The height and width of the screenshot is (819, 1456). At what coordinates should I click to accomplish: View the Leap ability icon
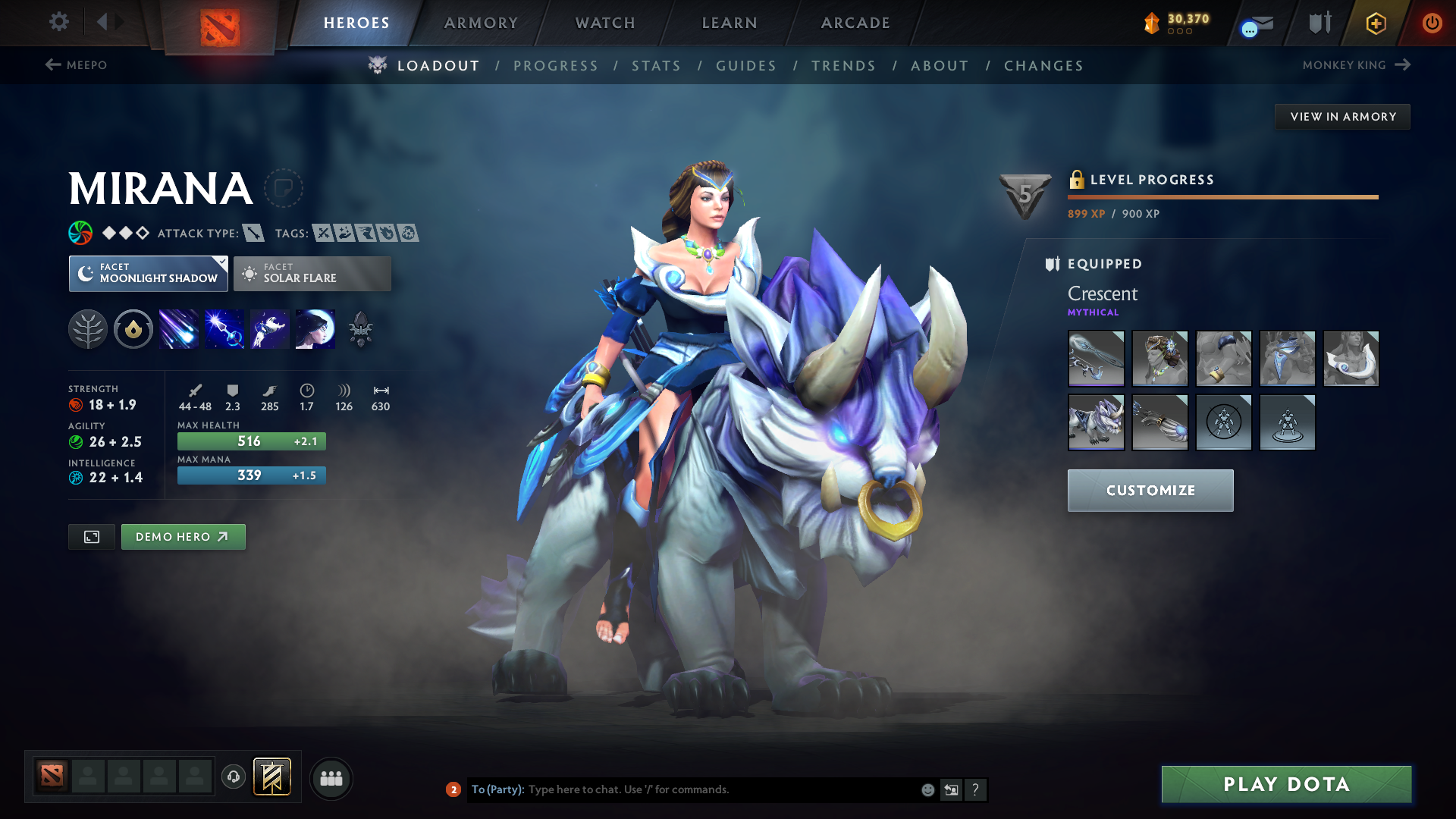pyautogui.click(x=270, y=329)
